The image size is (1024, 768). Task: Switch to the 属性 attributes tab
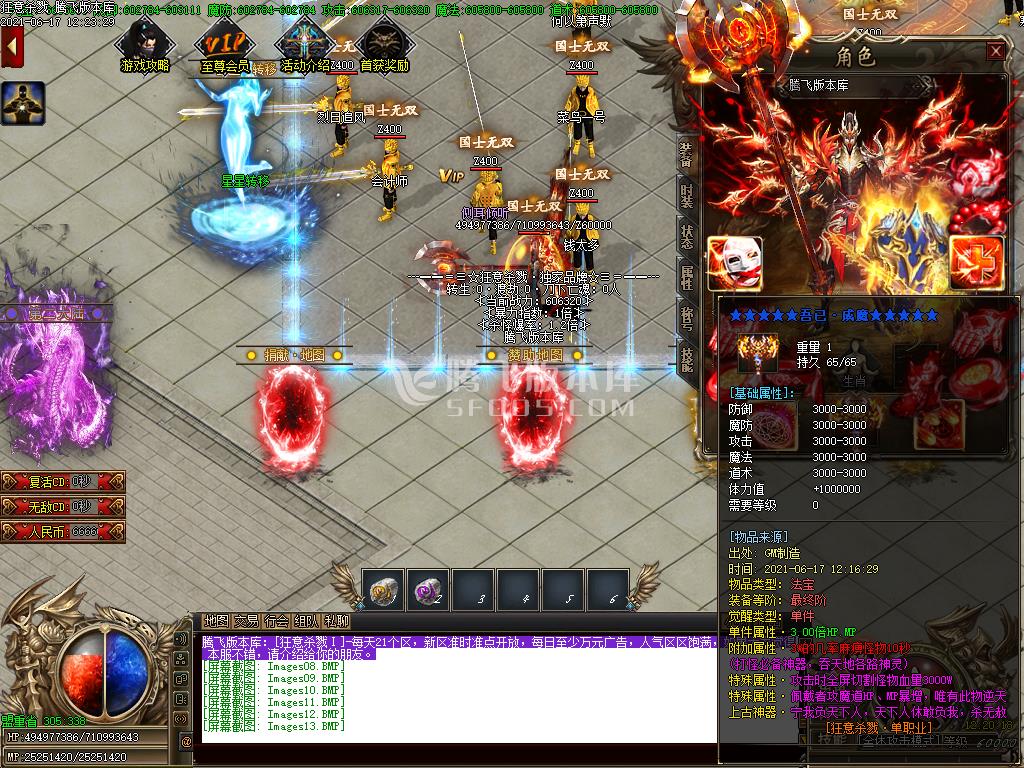pyautogui.click(x=686, y=277)
